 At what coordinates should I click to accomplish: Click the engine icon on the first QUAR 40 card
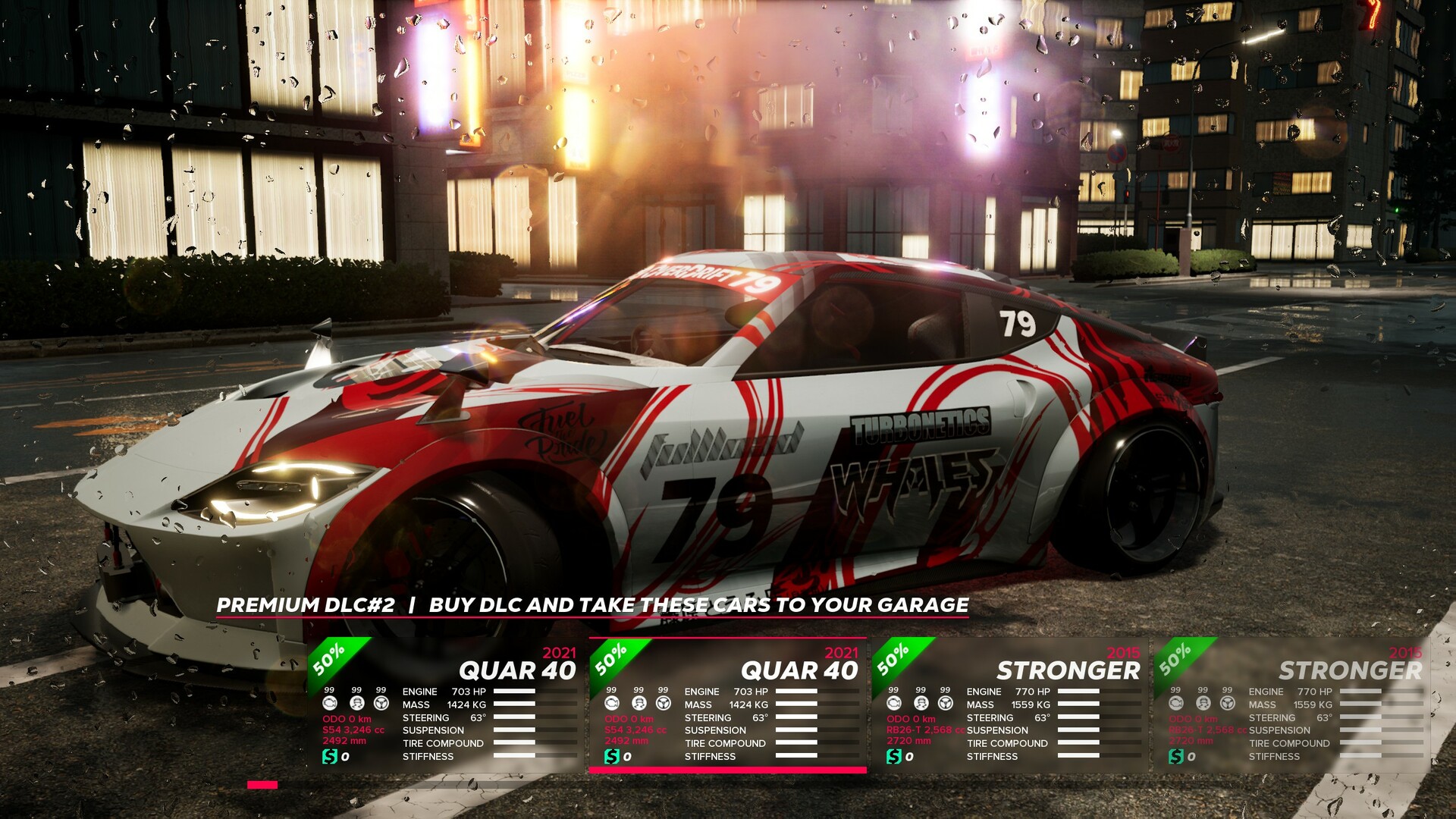click(x=331, y=703)
